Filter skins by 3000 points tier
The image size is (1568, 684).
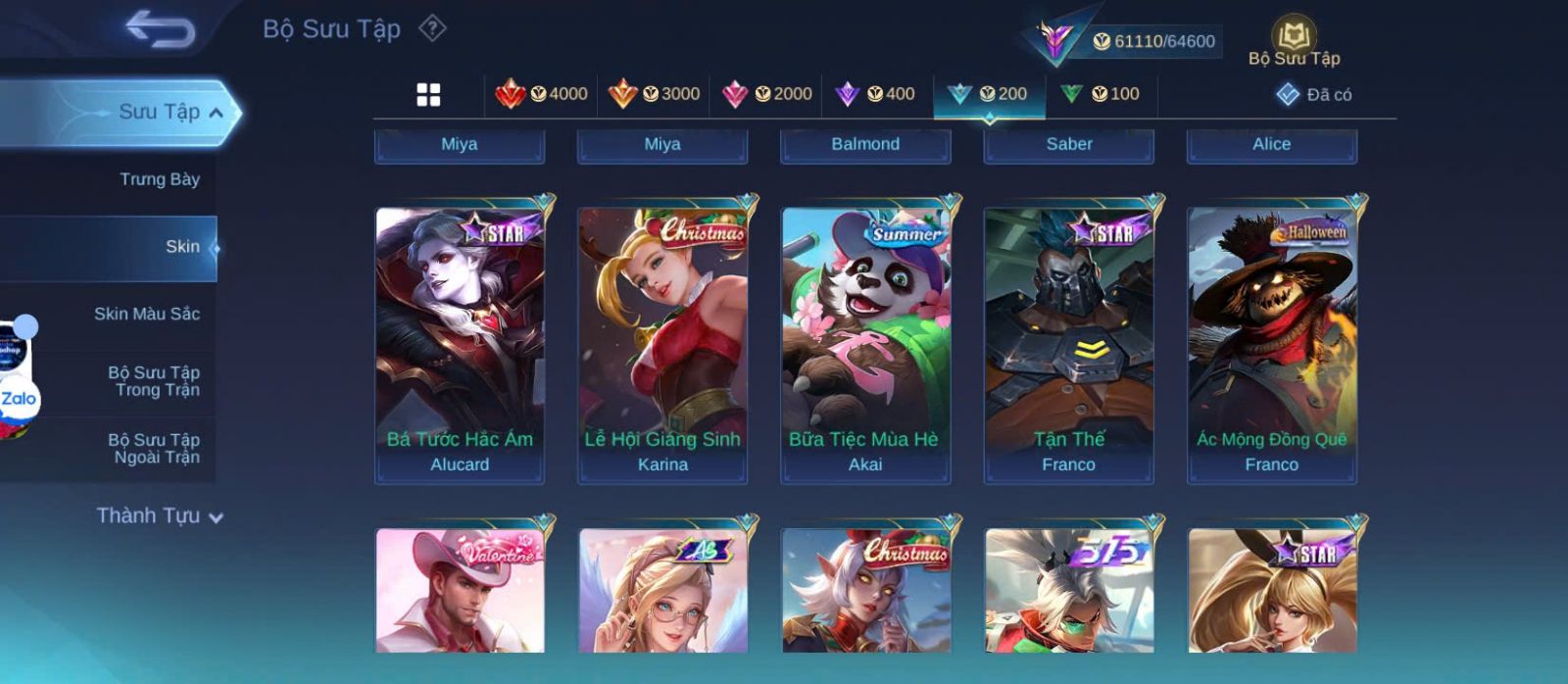(654, 94)
